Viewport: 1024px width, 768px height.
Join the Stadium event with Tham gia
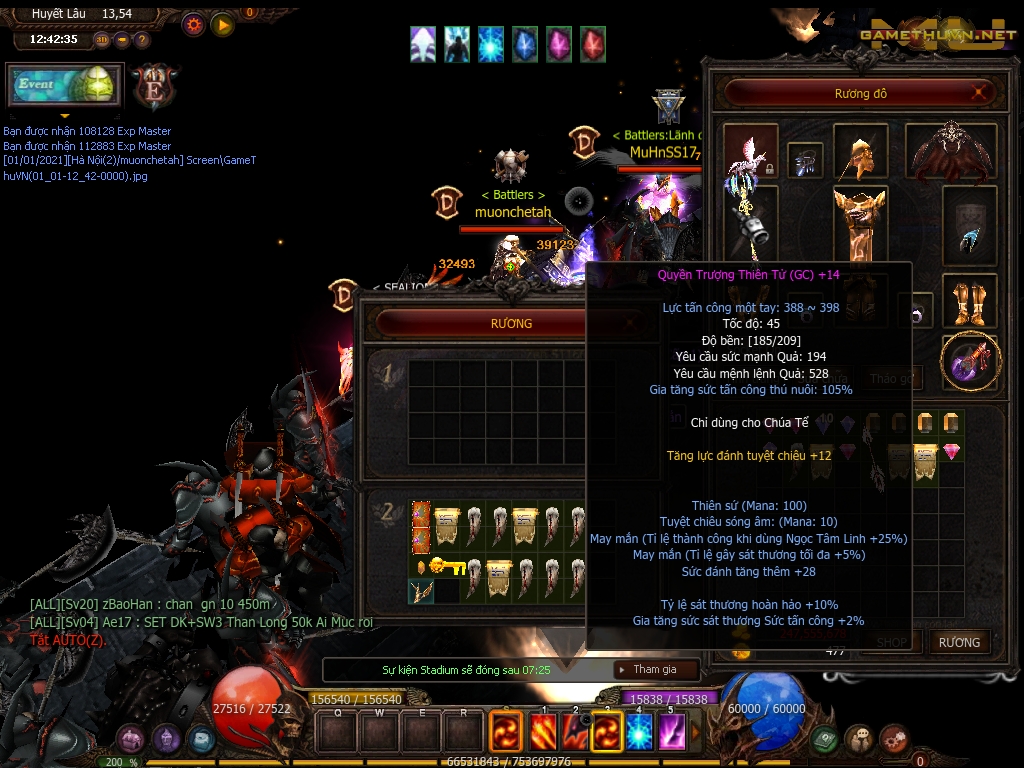coord(654,669)
